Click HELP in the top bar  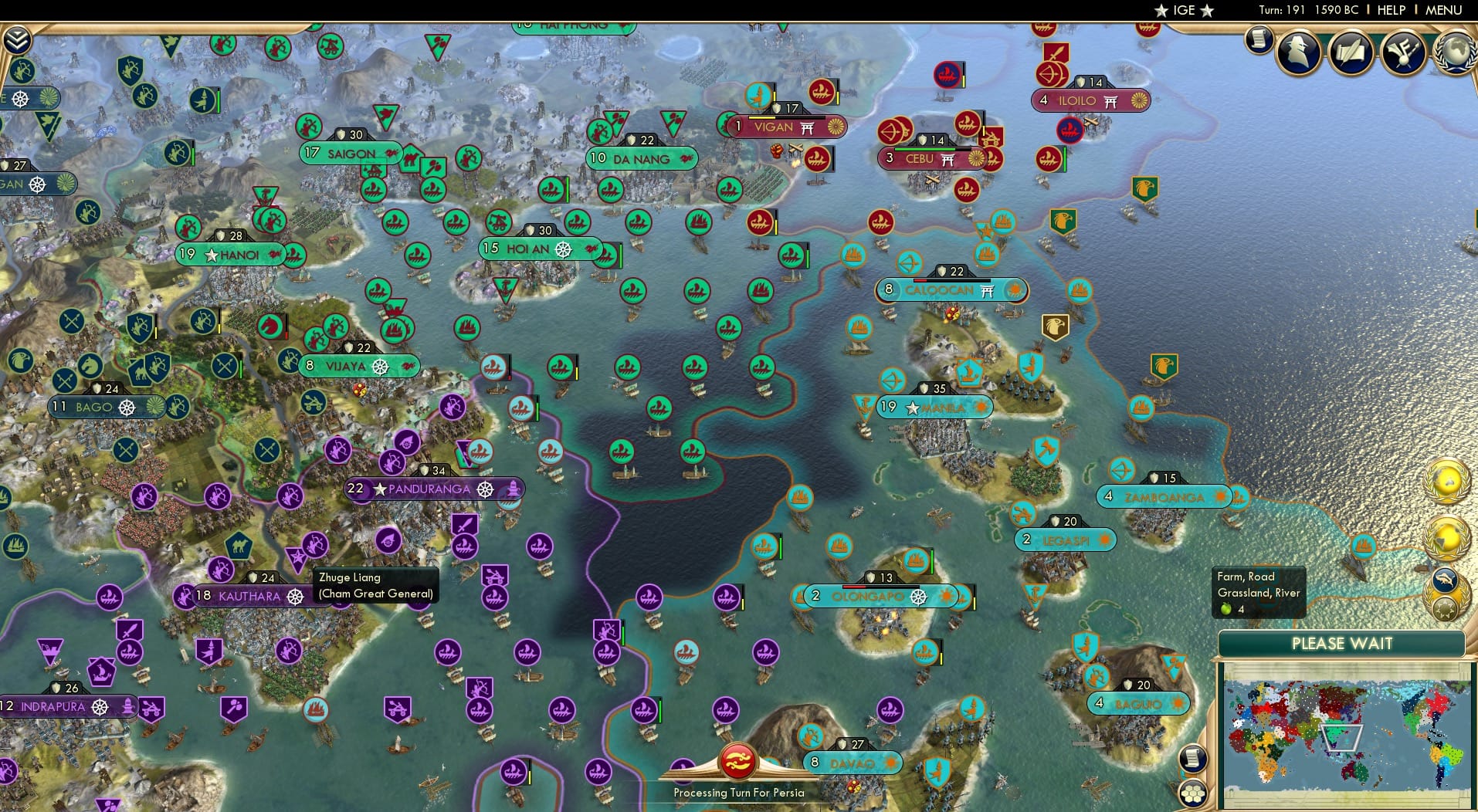1390,10
